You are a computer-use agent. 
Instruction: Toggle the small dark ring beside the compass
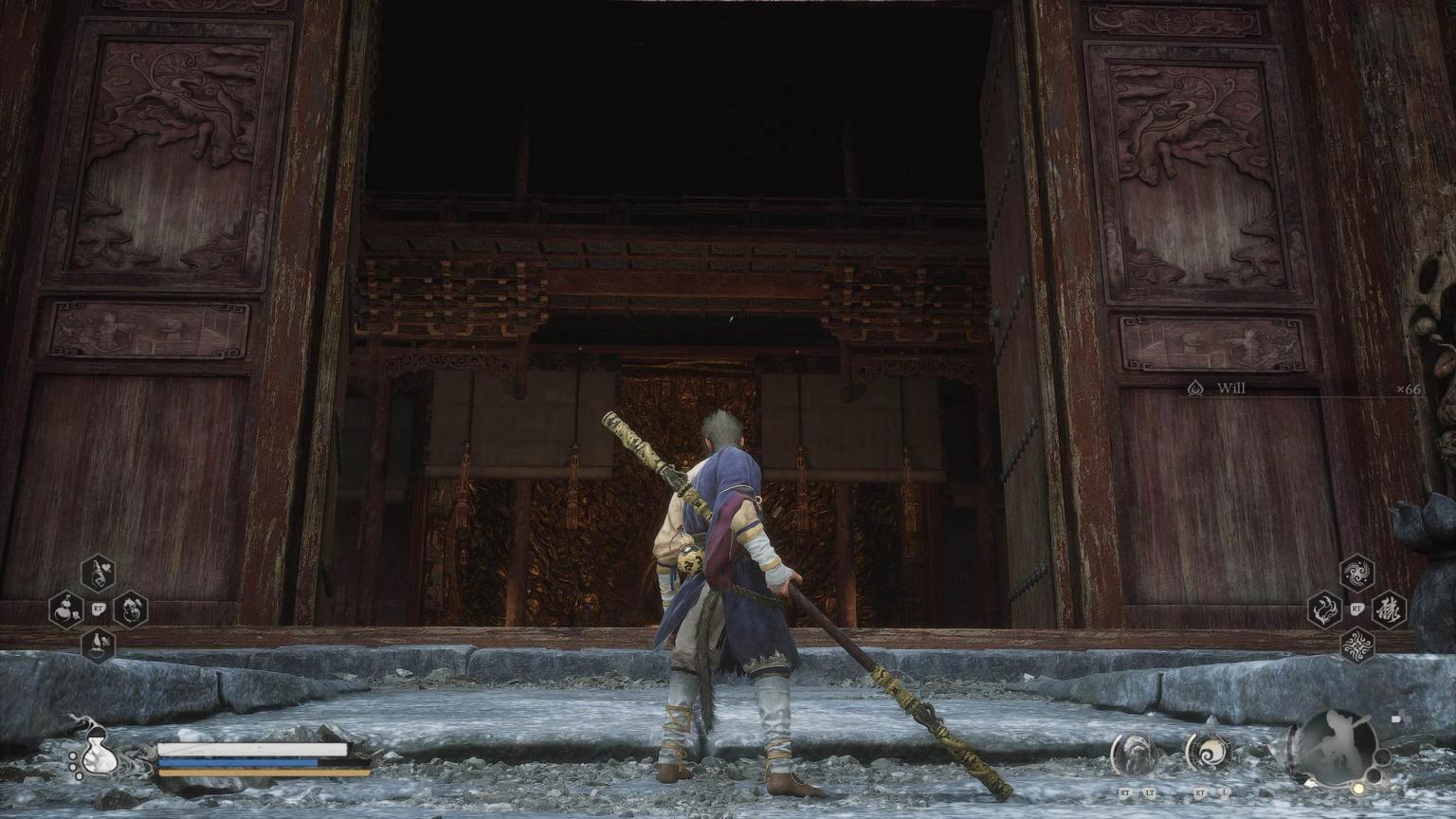(x=1382, y=756)
